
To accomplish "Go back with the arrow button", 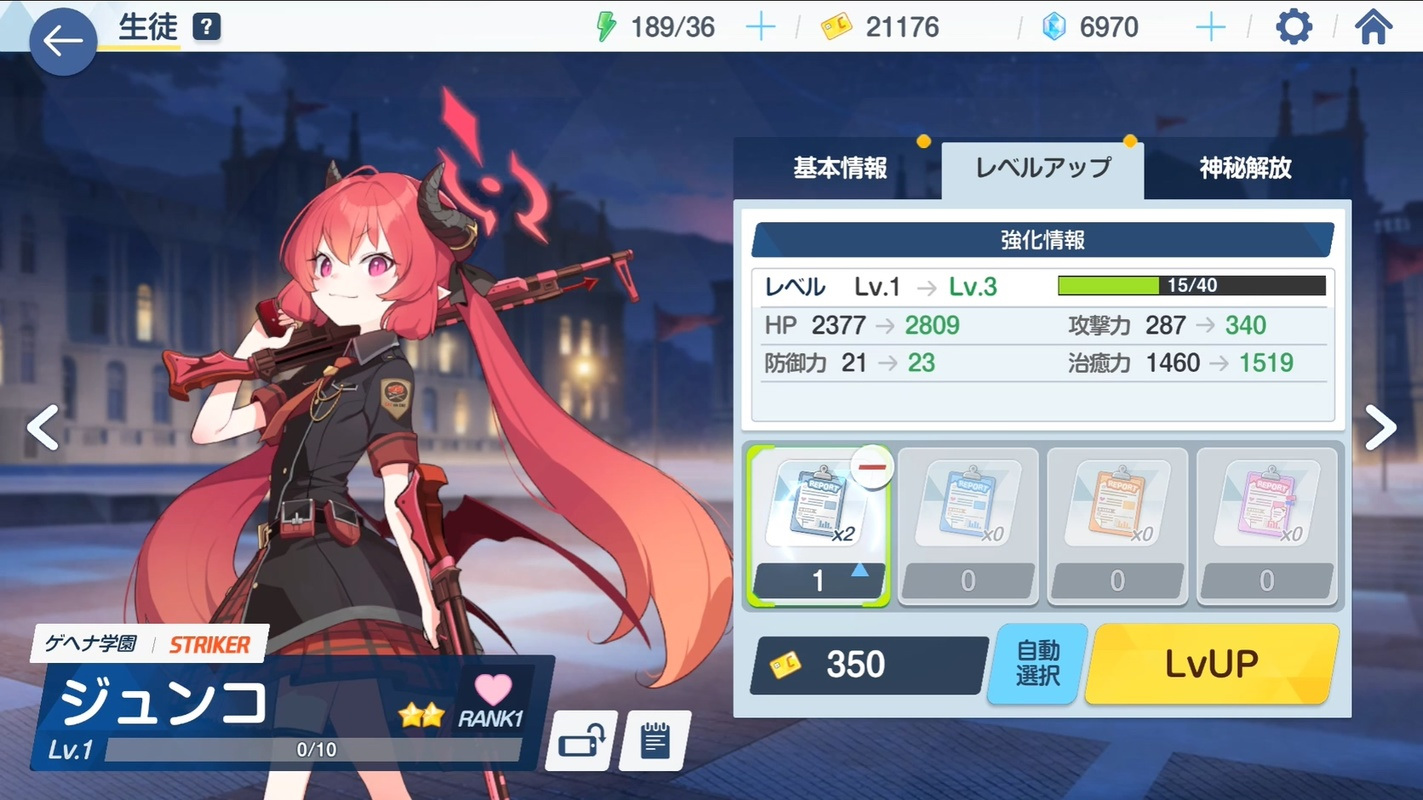I will [62, 41].
